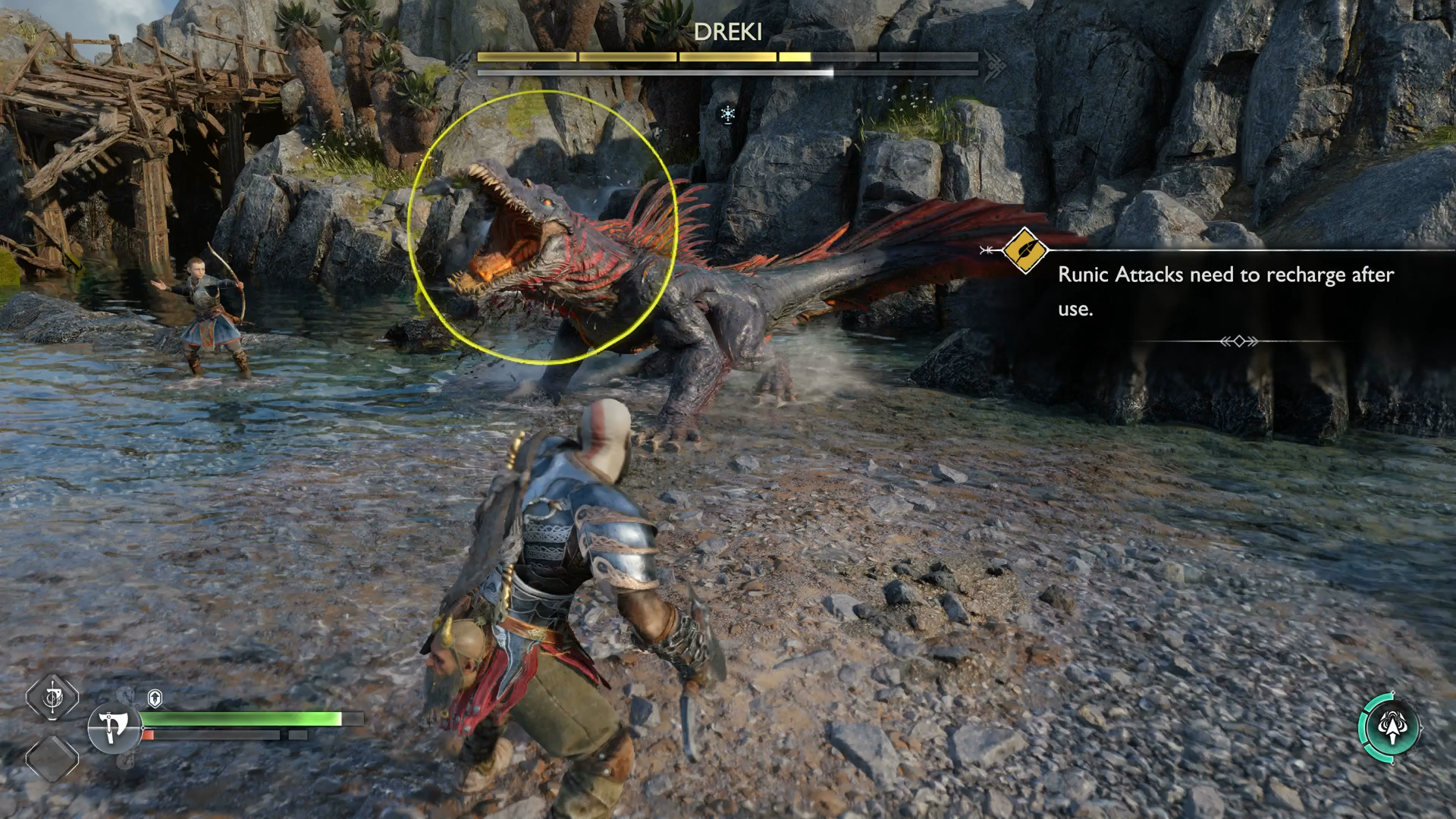Select the DREKI boss name label
Screen dimensions: 1456x819
pos(728,33)
